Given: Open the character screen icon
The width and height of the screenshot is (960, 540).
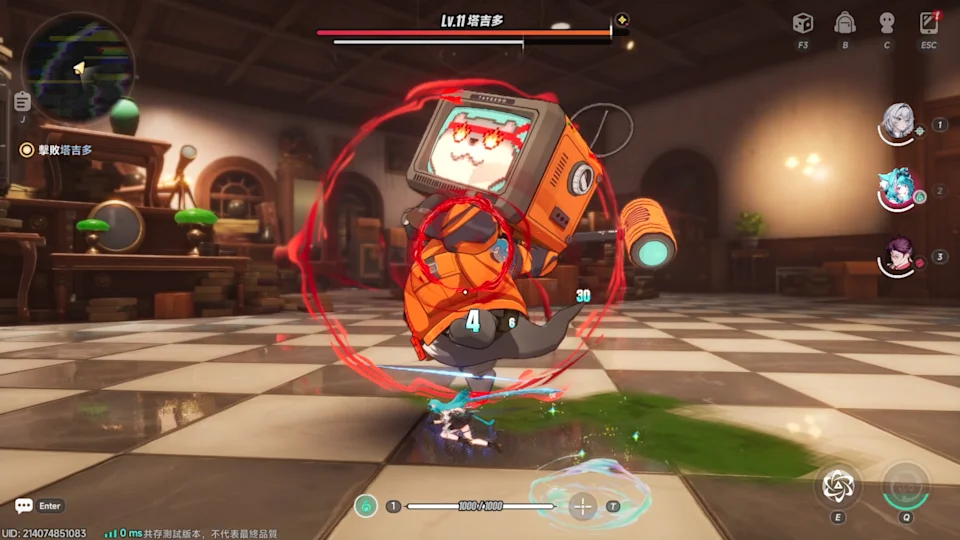Looking at the screenshot, I should [x=886, y=23].
